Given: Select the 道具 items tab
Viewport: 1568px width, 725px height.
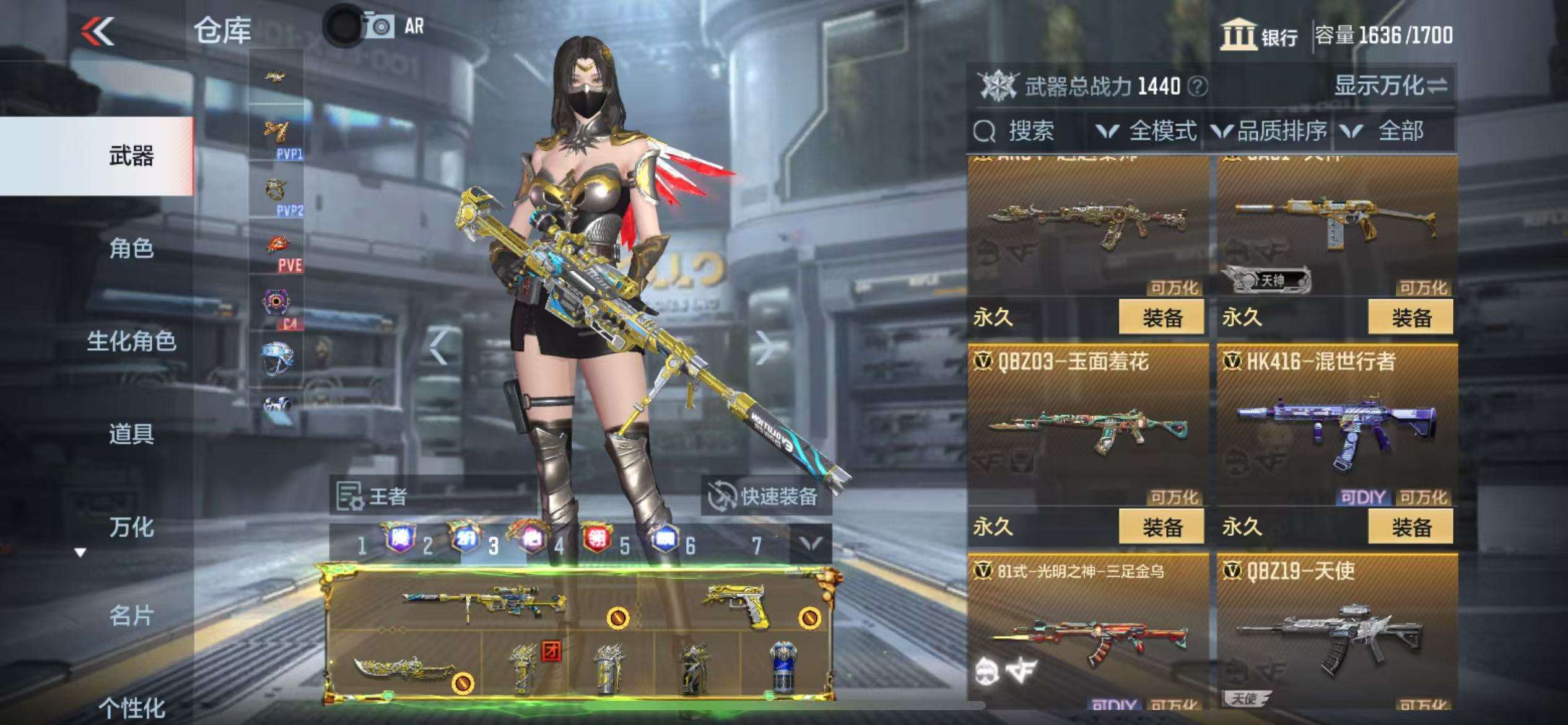Looking at the screenshot, I should click(x=131, y=434).
